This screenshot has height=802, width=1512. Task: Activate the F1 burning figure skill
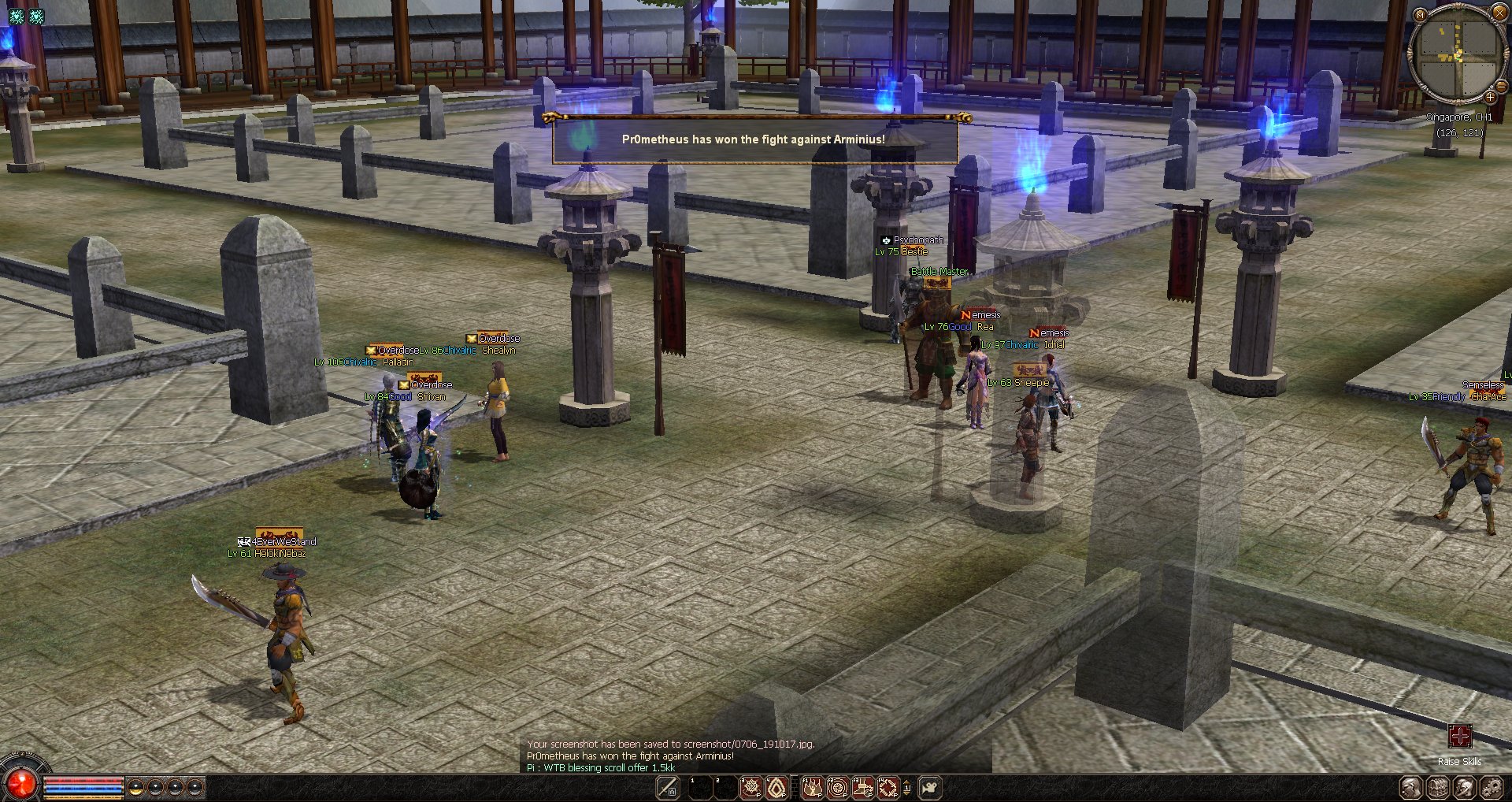(812, 787)
